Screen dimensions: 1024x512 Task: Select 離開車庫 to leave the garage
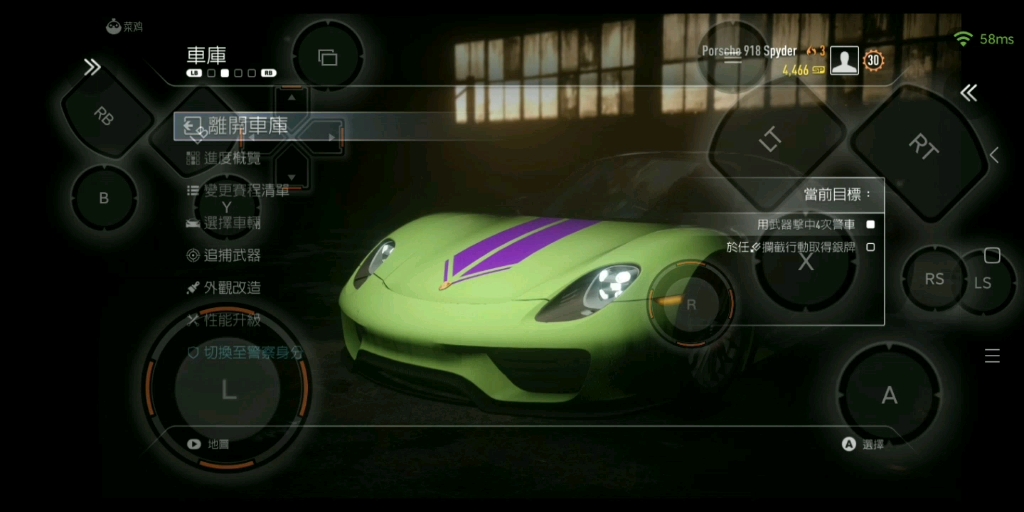pyautogui.click(x=248, y=126)
